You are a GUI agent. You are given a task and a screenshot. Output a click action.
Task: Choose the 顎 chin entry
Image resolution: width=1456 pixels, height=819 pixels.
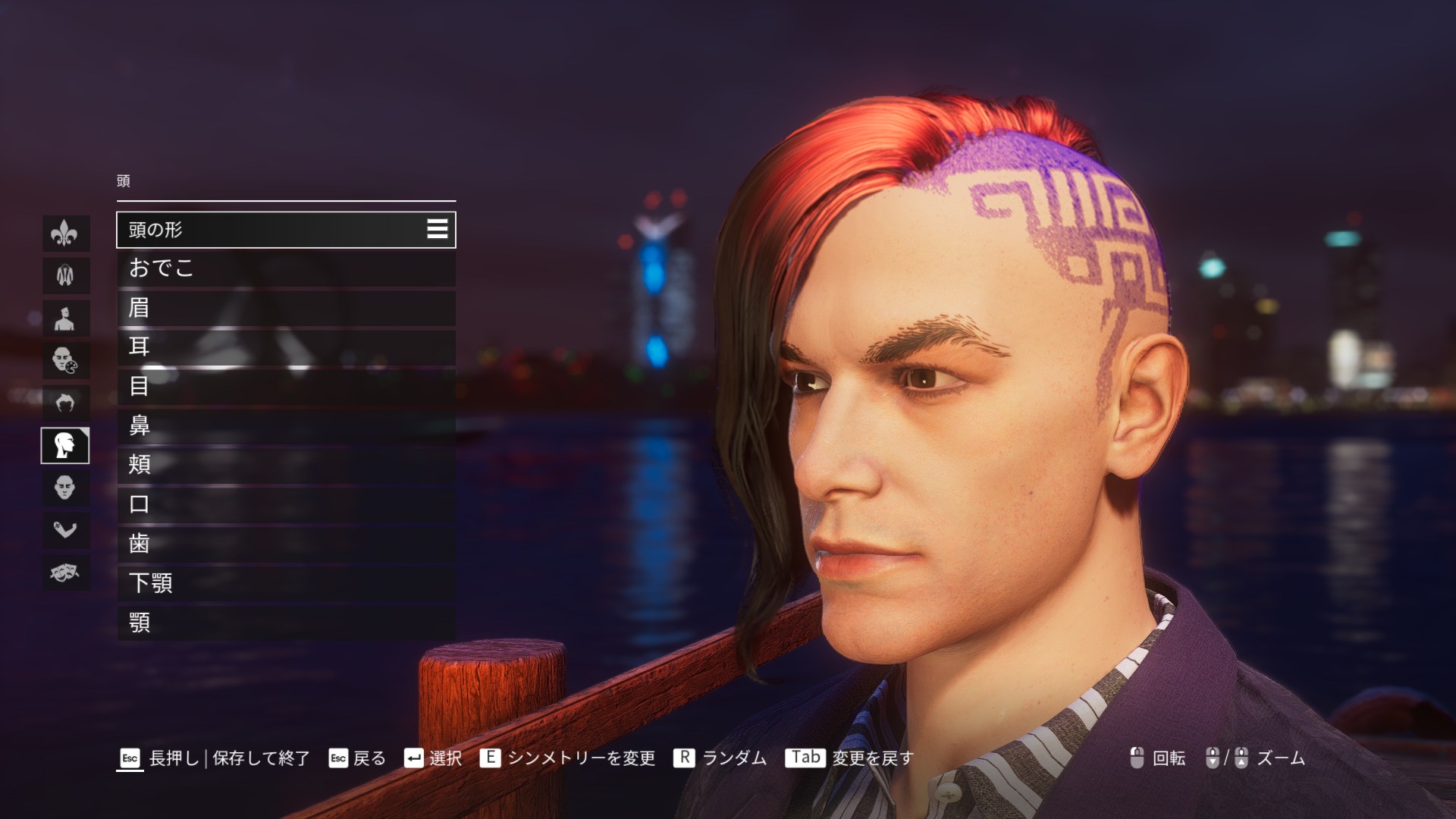285,623
